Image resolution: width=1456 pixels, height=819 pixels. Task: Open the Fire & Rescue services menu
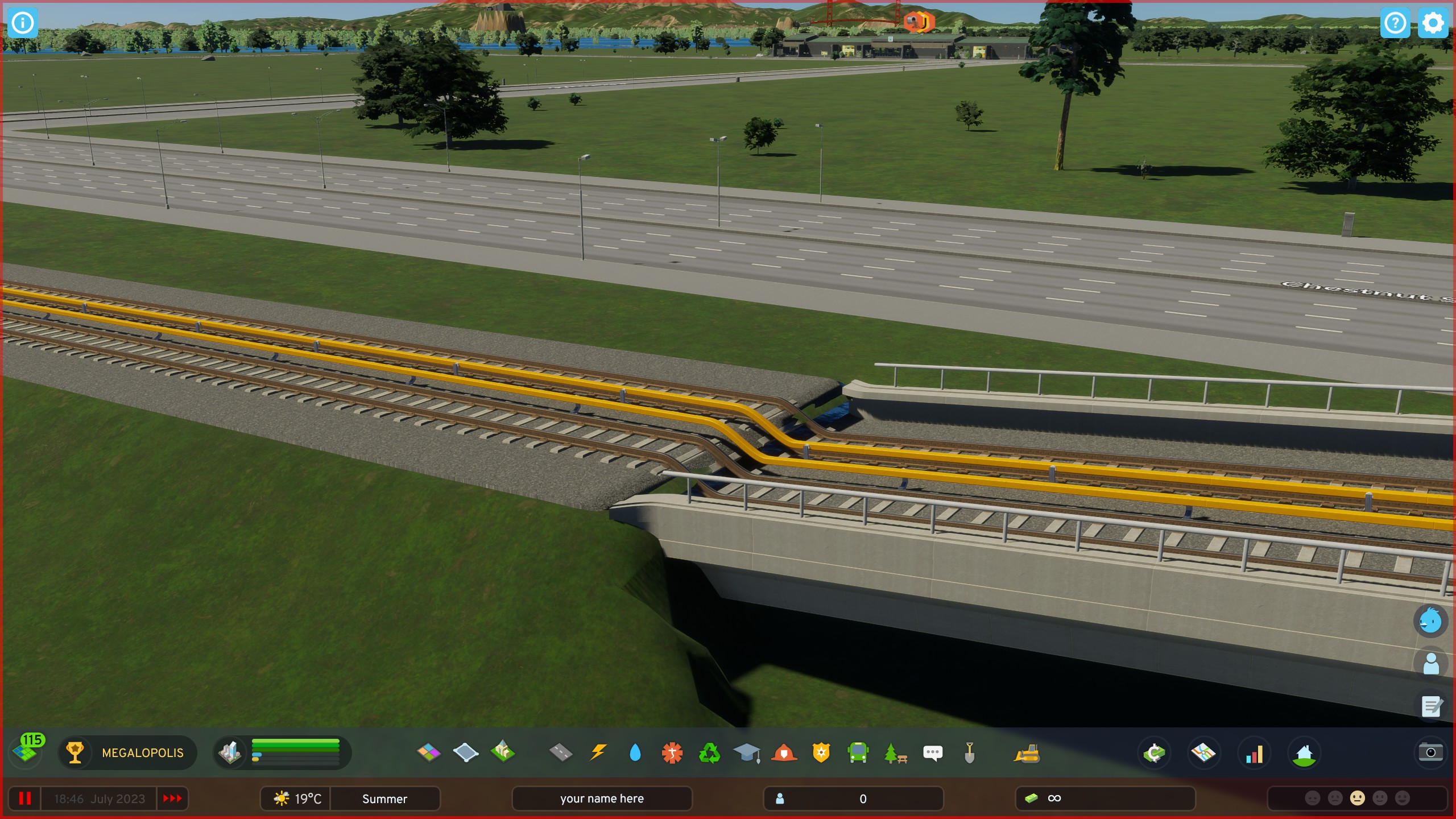tap(785, 753)
